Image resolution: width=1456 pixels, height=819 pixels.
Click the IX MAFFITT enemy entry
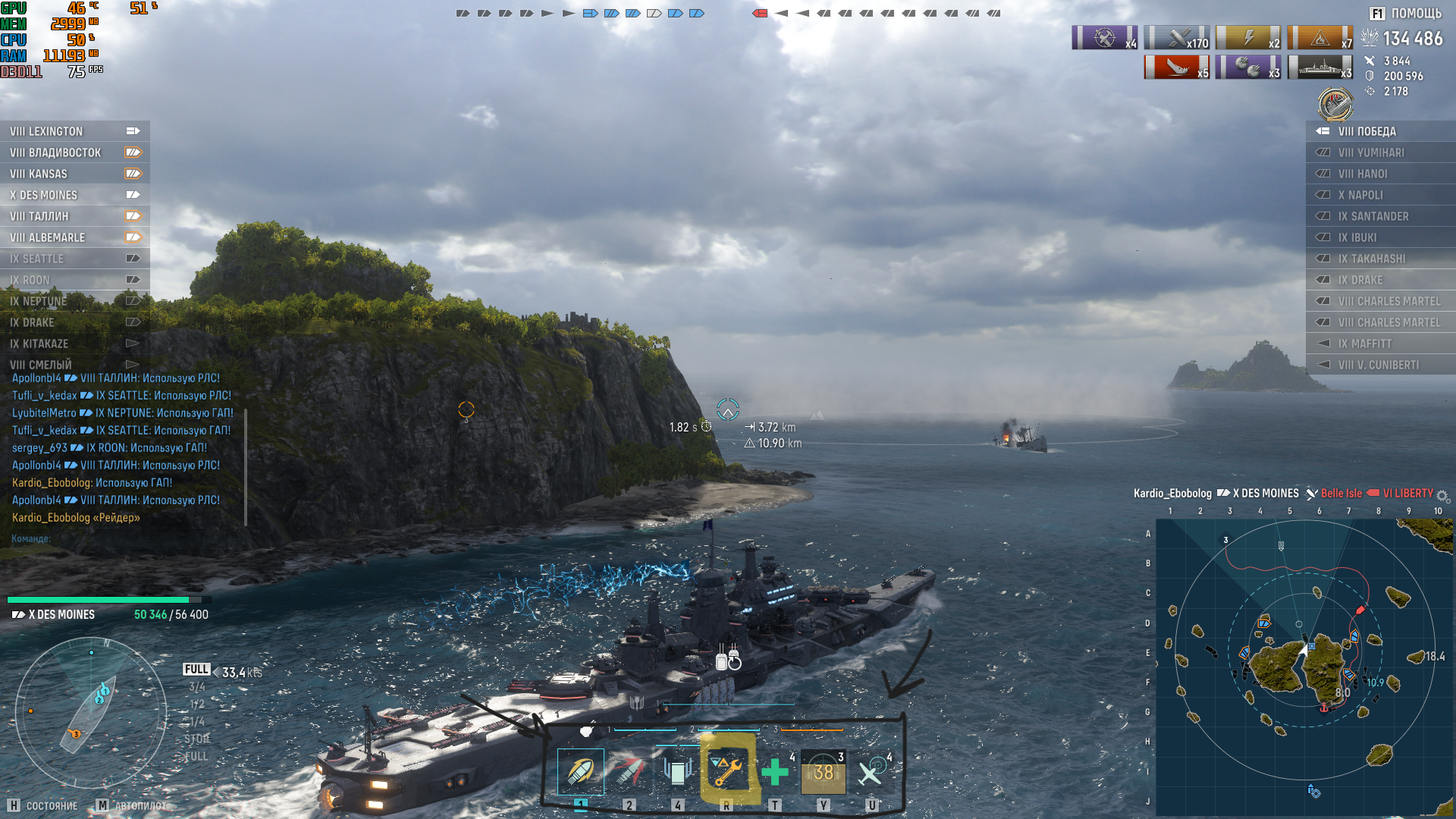1380,344
